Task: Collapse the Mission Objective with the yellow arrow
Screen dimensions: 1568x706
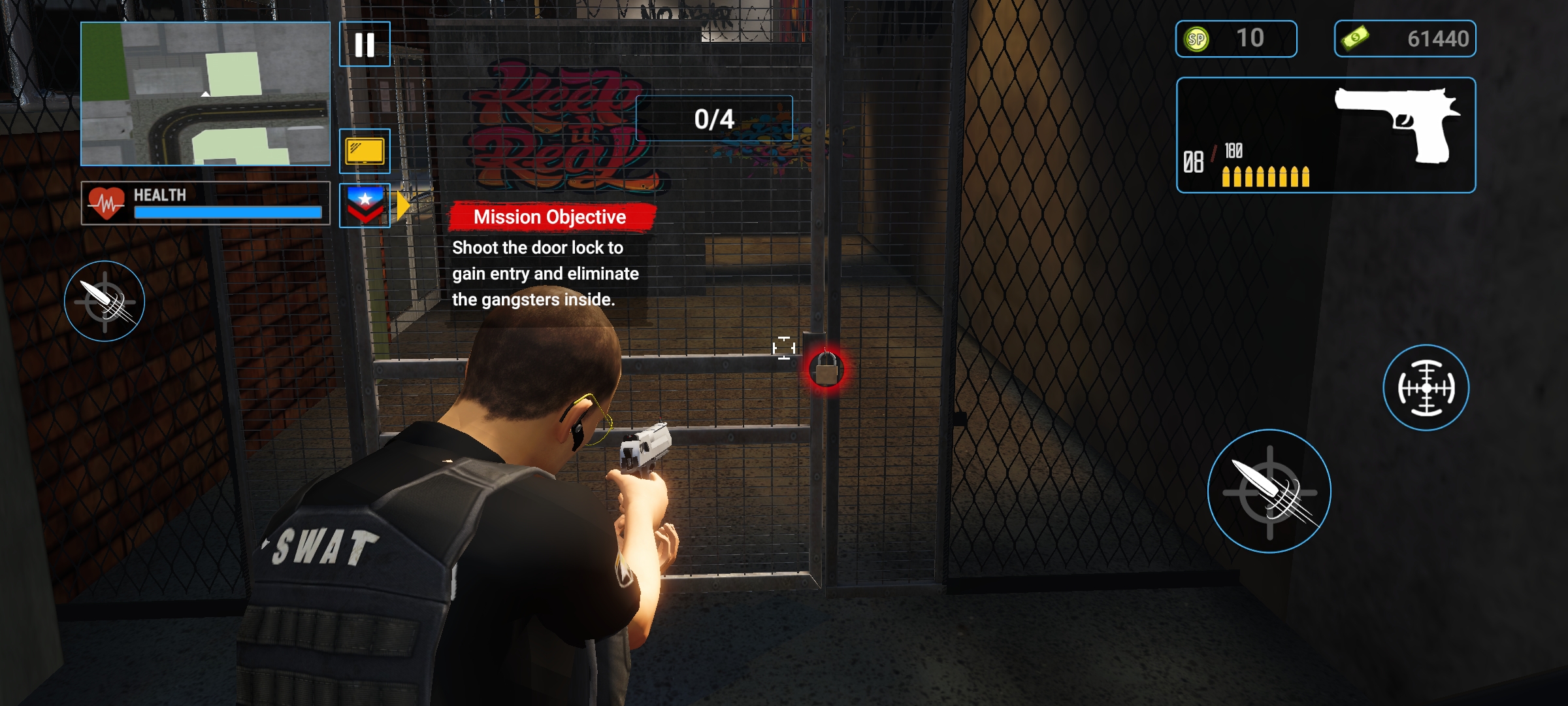Action: point(403,205)
